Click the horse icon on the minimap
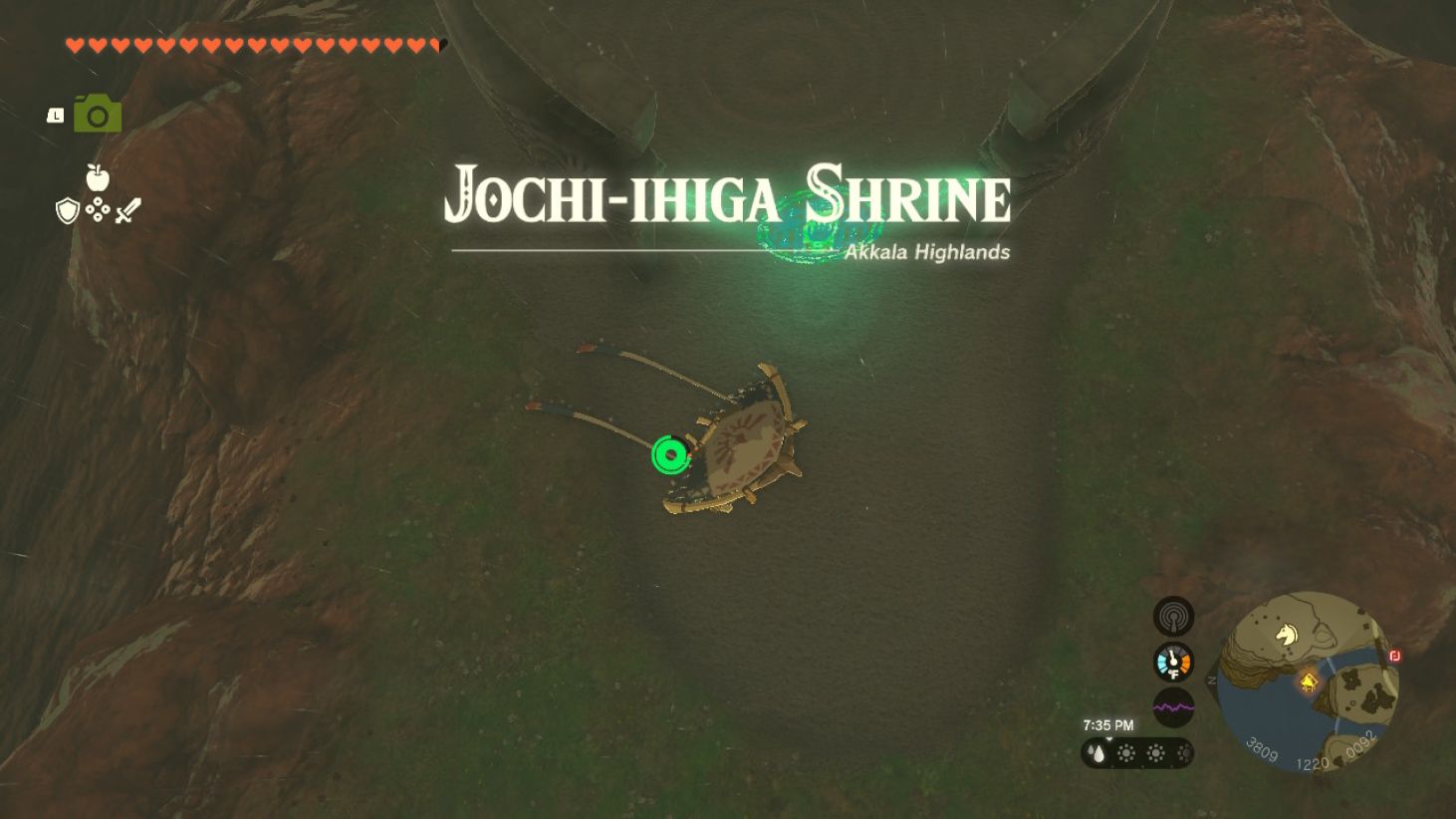This screenshot has width=1456, height=819. point(1285,634)
